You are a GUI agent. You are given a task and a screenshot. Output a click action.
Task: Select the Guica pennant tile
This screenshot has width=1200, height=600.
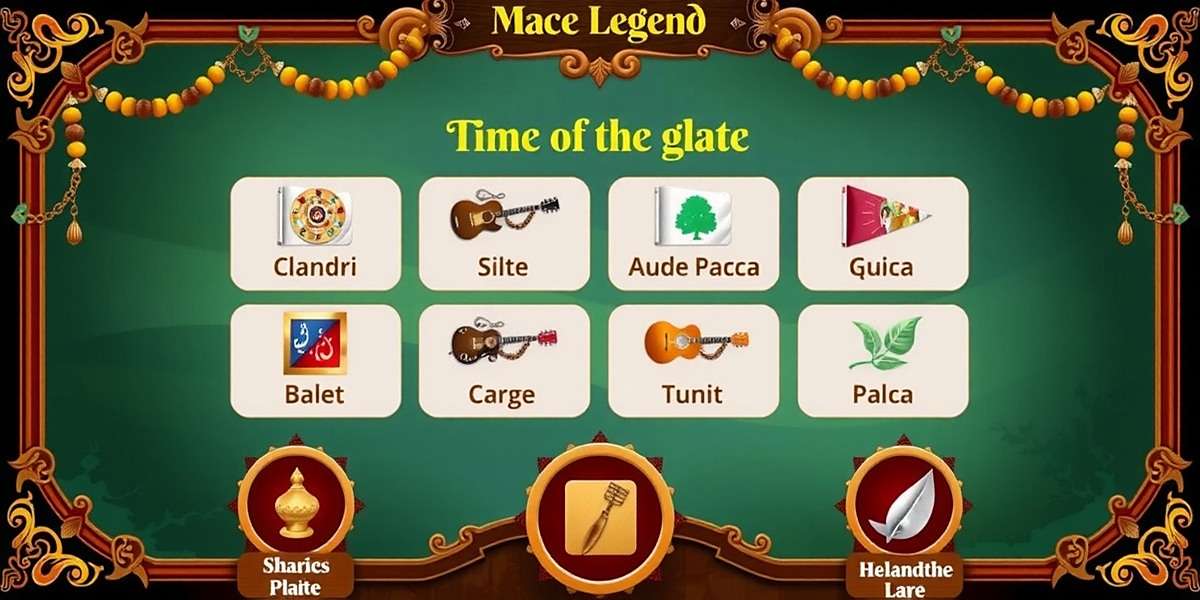pos(882,233)
